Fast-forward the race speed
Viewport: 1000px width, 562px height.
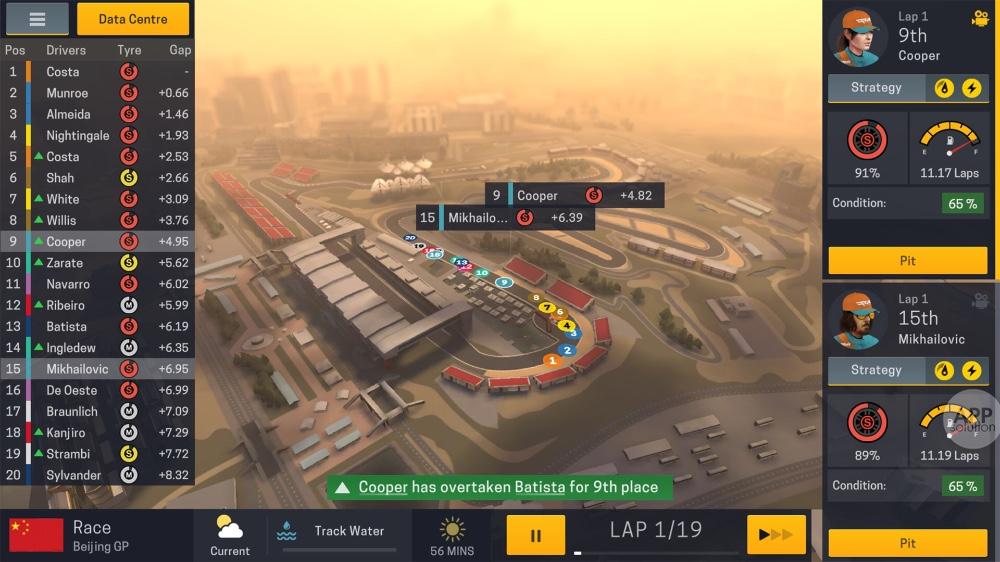[x=776, y=535]
